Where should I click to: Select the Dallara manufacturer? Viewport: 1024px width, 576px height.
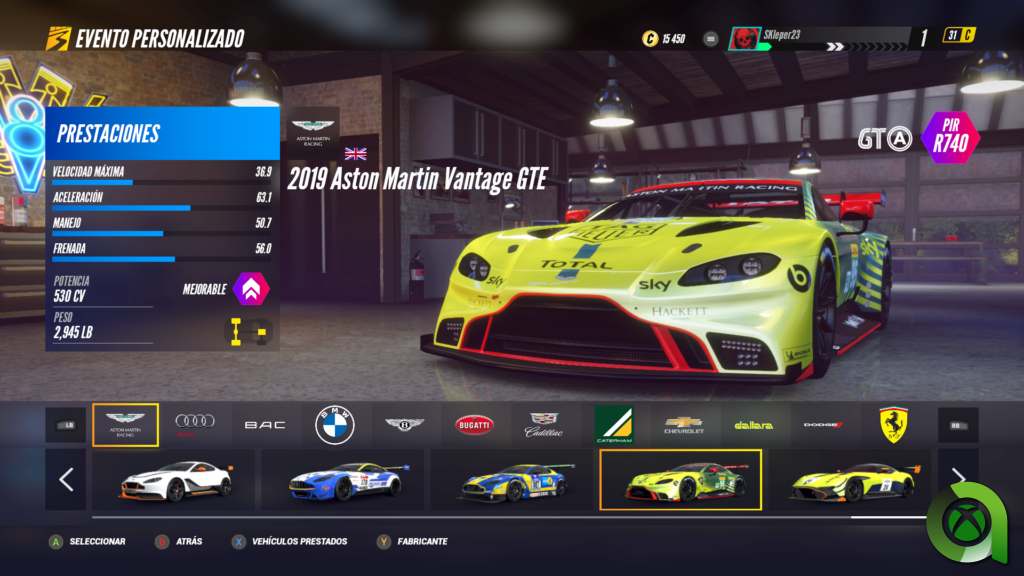753,425
